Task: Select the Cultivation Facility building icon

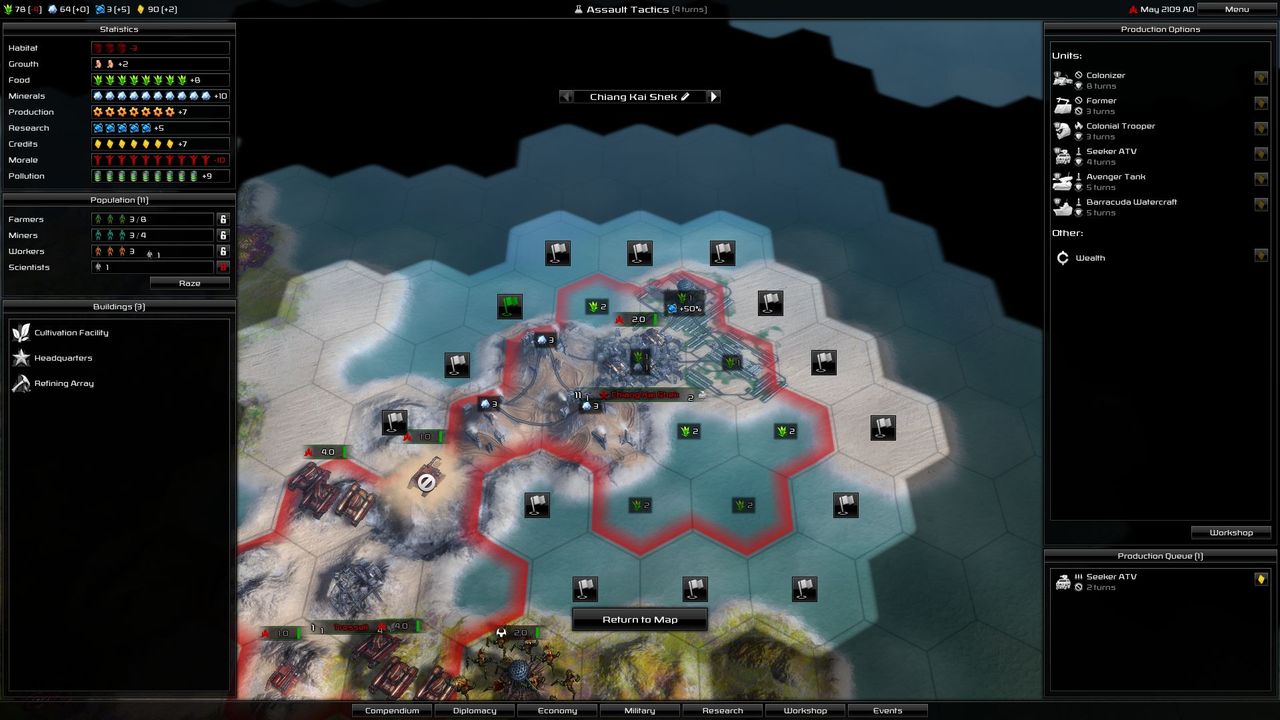Action: coord(21,332)
